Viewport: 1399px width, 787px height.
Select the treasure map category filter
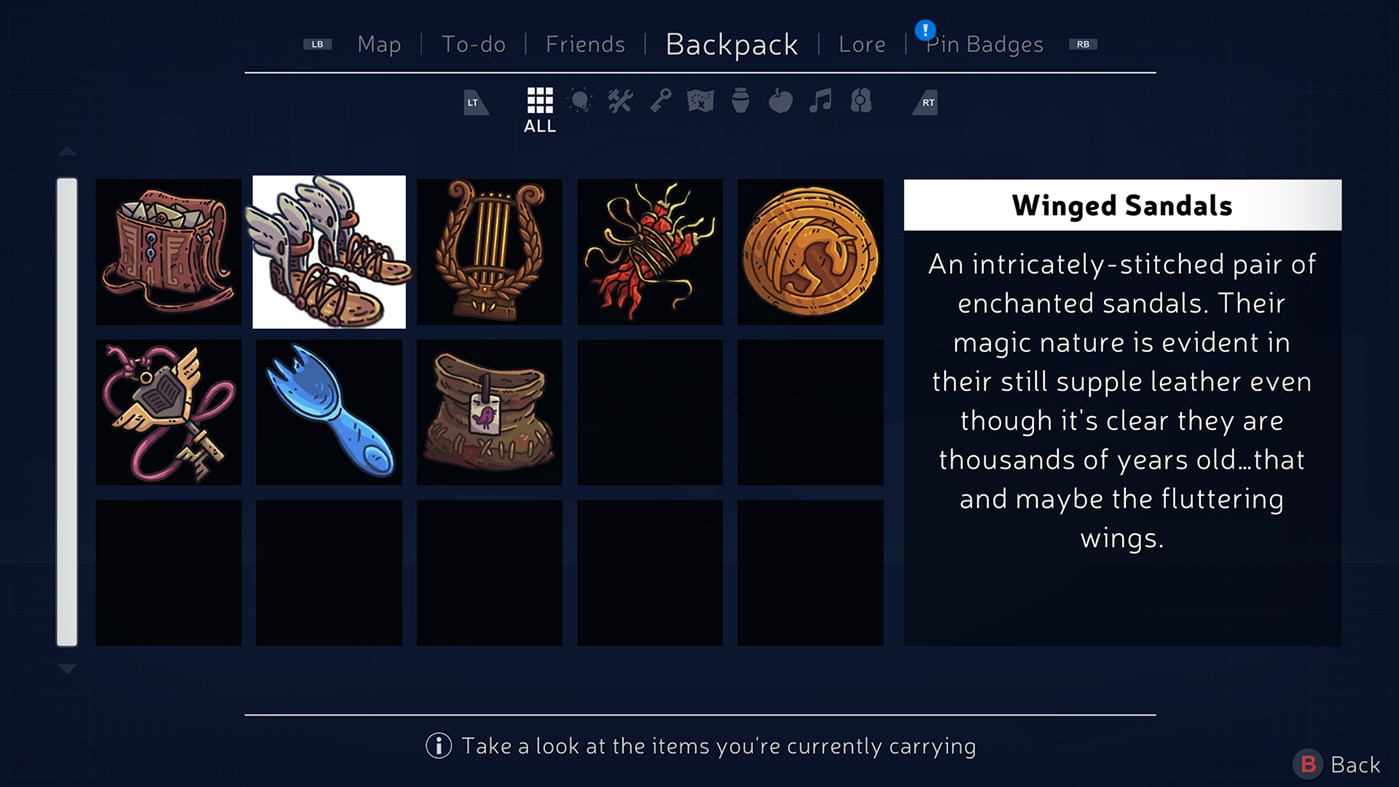[699, 100]
